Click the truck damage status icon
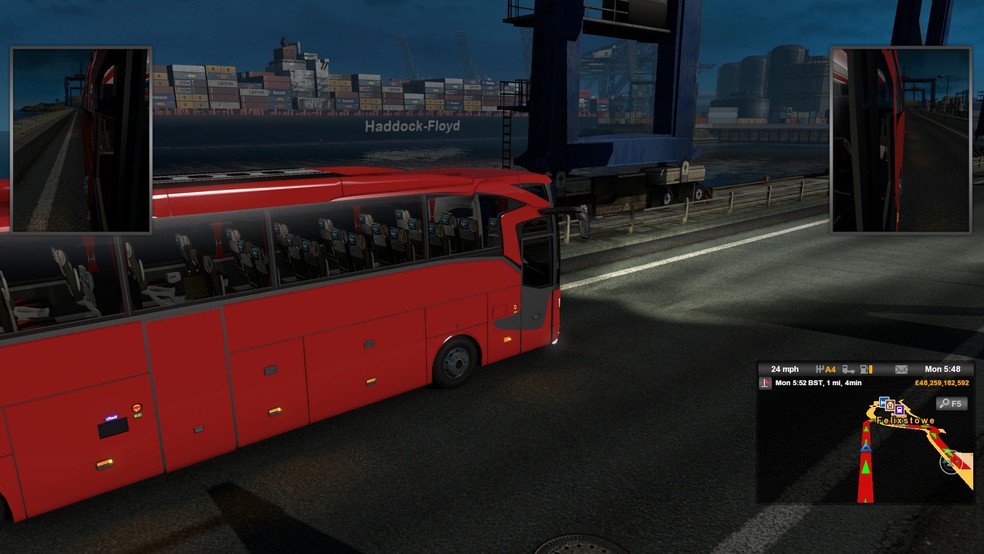This screenshot has height=554, width=984. point(847,369)
